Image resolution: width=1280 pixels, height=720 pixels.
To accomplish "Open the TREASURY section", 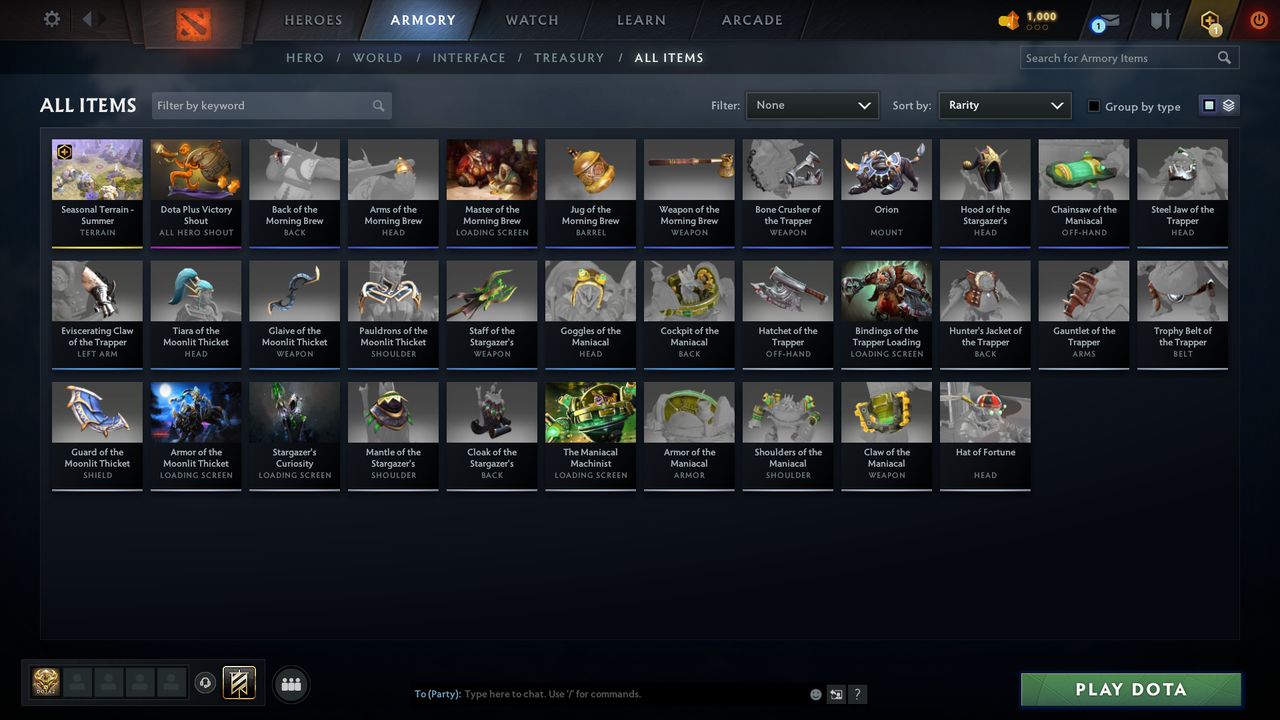I will pos(569,57).
